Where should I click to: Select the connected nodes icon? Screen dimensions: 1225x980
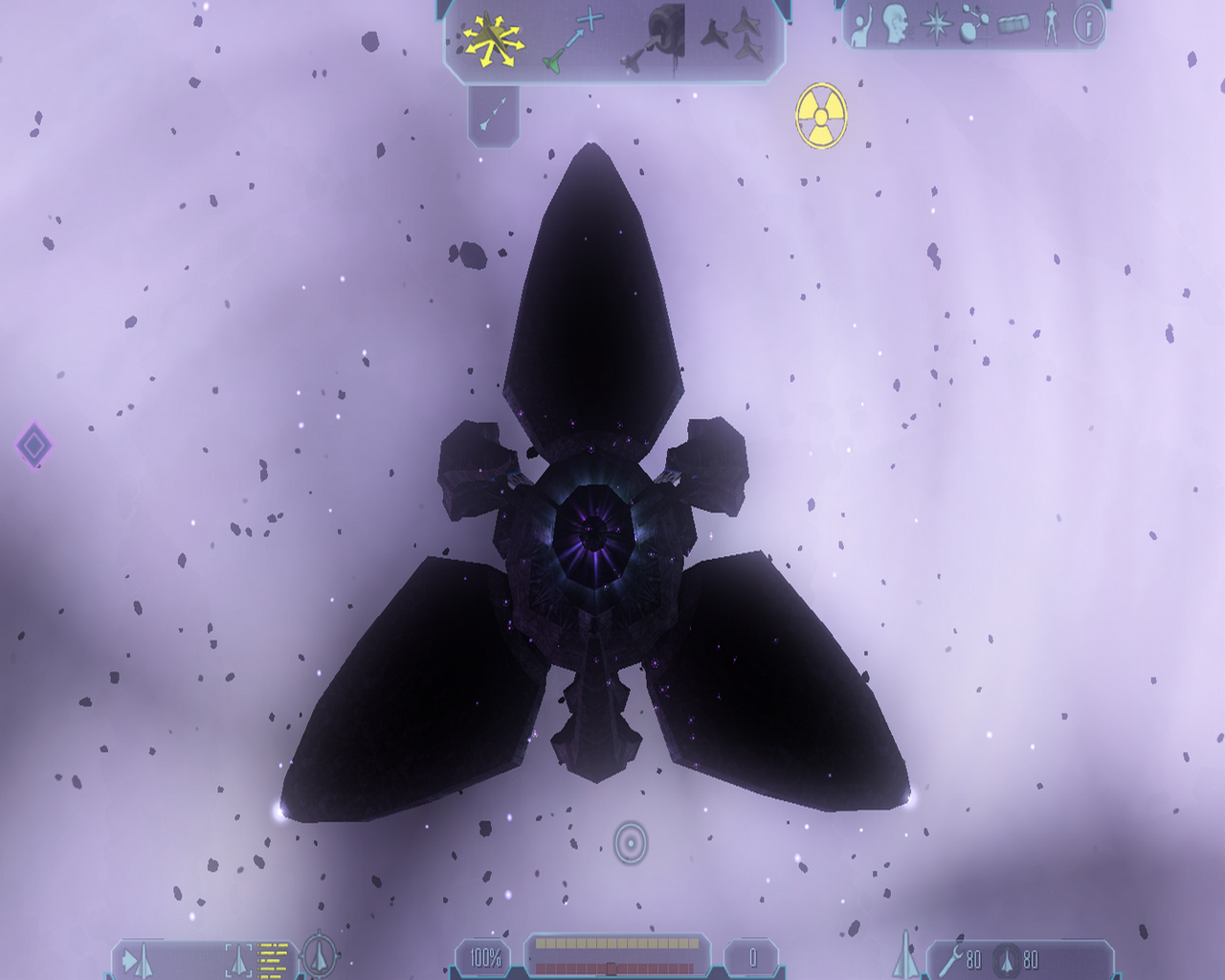coord(973,25)
